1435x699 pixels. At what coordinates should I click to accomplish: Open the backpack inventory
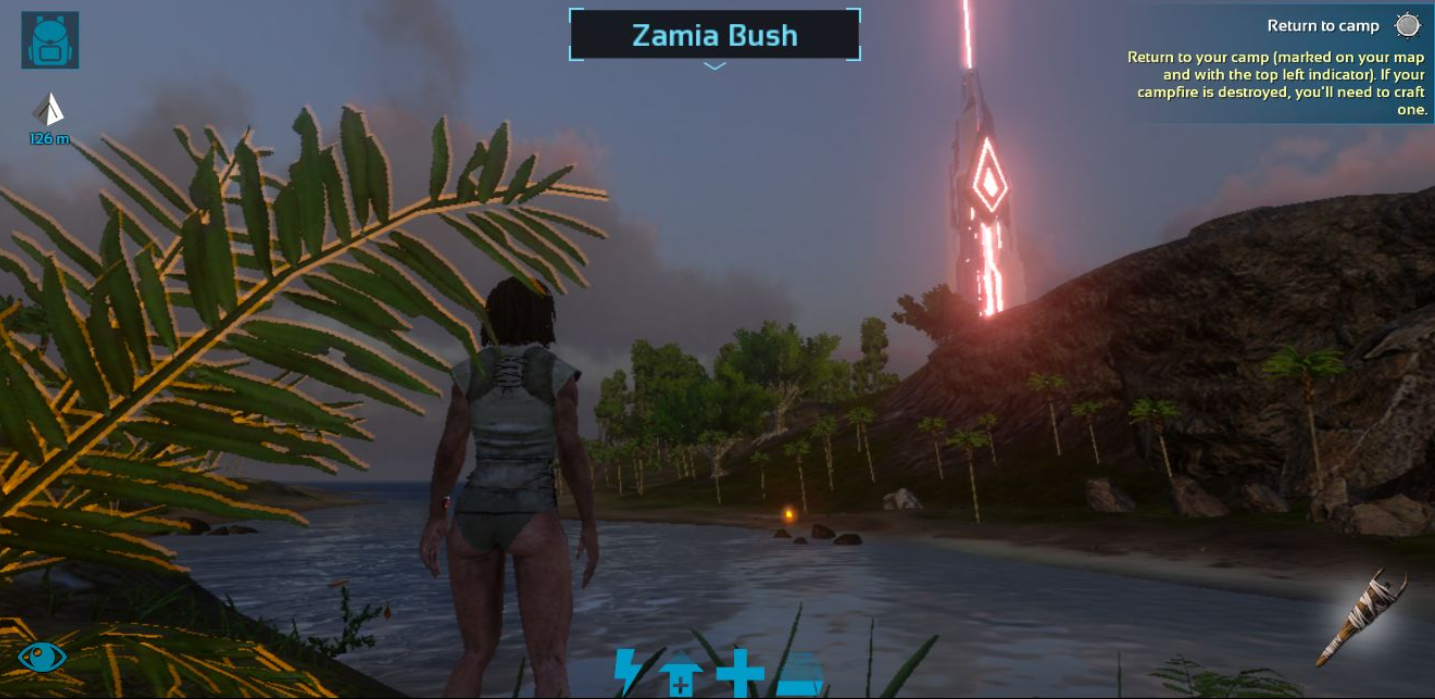[50, 40]
